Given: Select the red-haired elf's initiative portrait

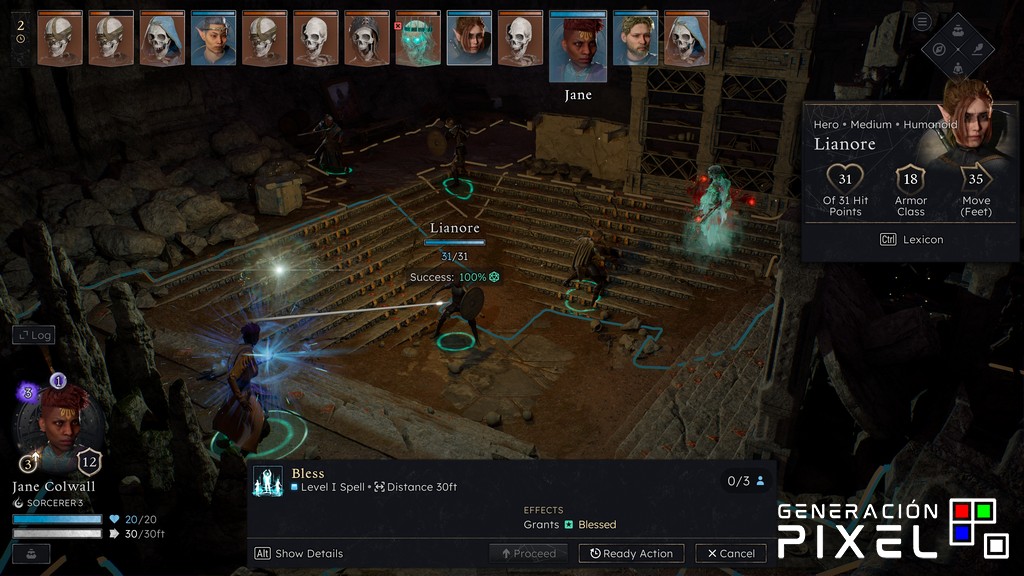Looking at the screenshot, I should point(469,40).
